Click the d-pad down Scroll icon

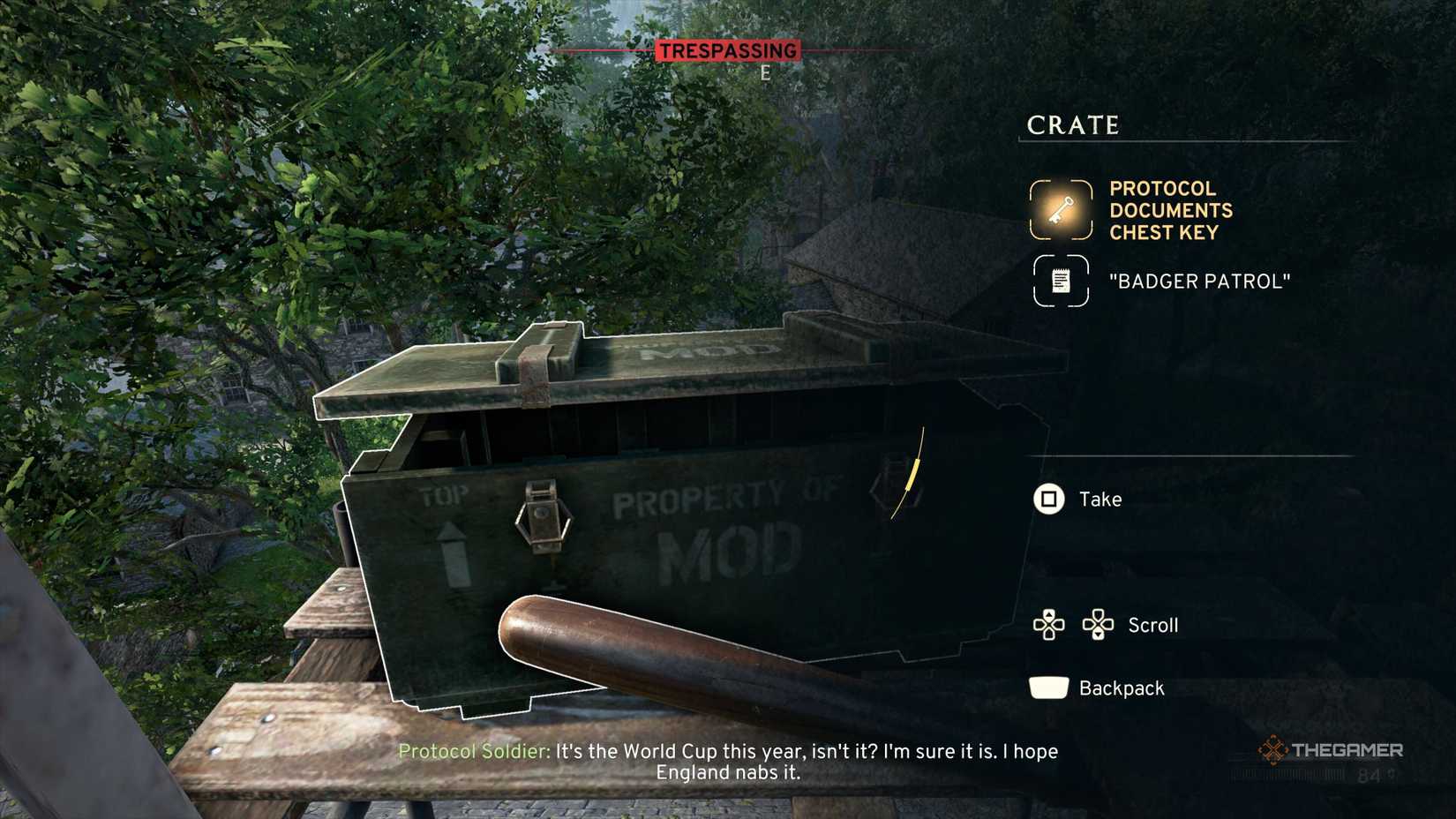pos(1100,625)
